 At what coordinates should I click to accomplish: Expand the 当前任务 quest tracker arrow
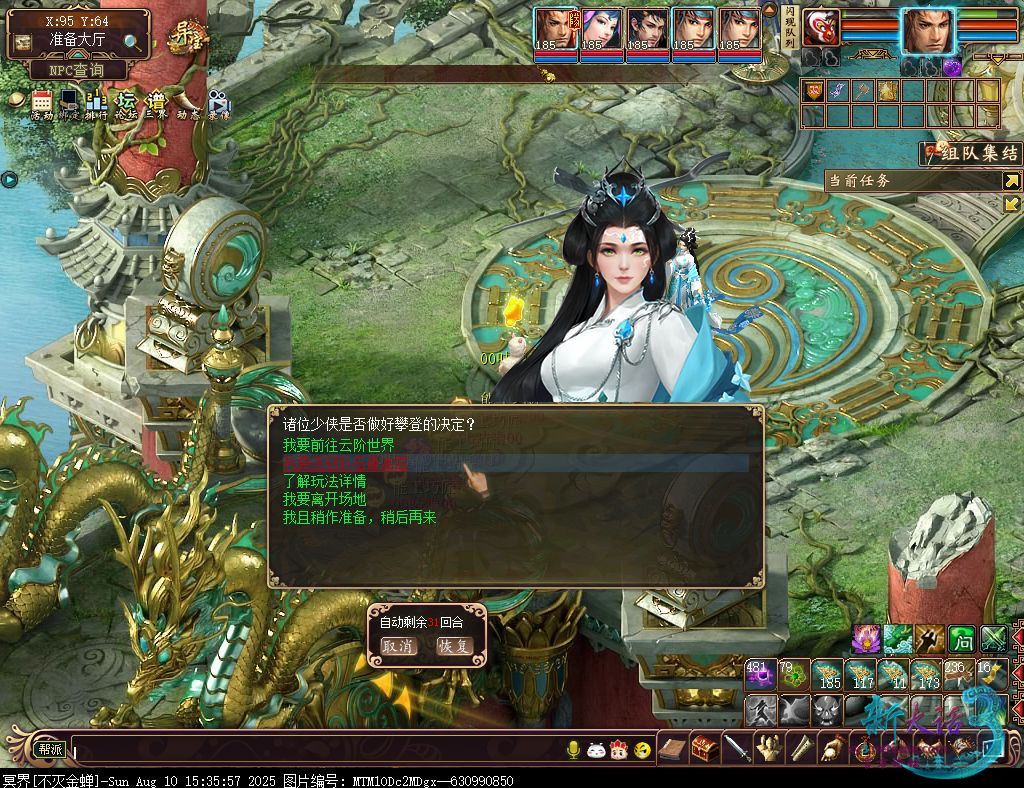click(x=1012, y=181)
